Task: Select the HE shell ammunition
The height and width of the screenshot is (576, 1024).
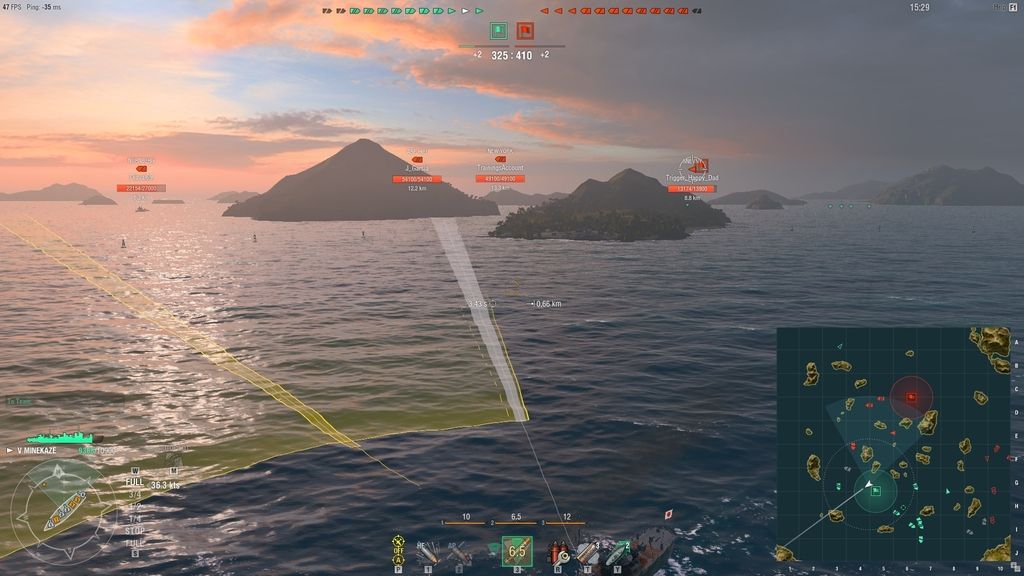Action: coord(427,551)
